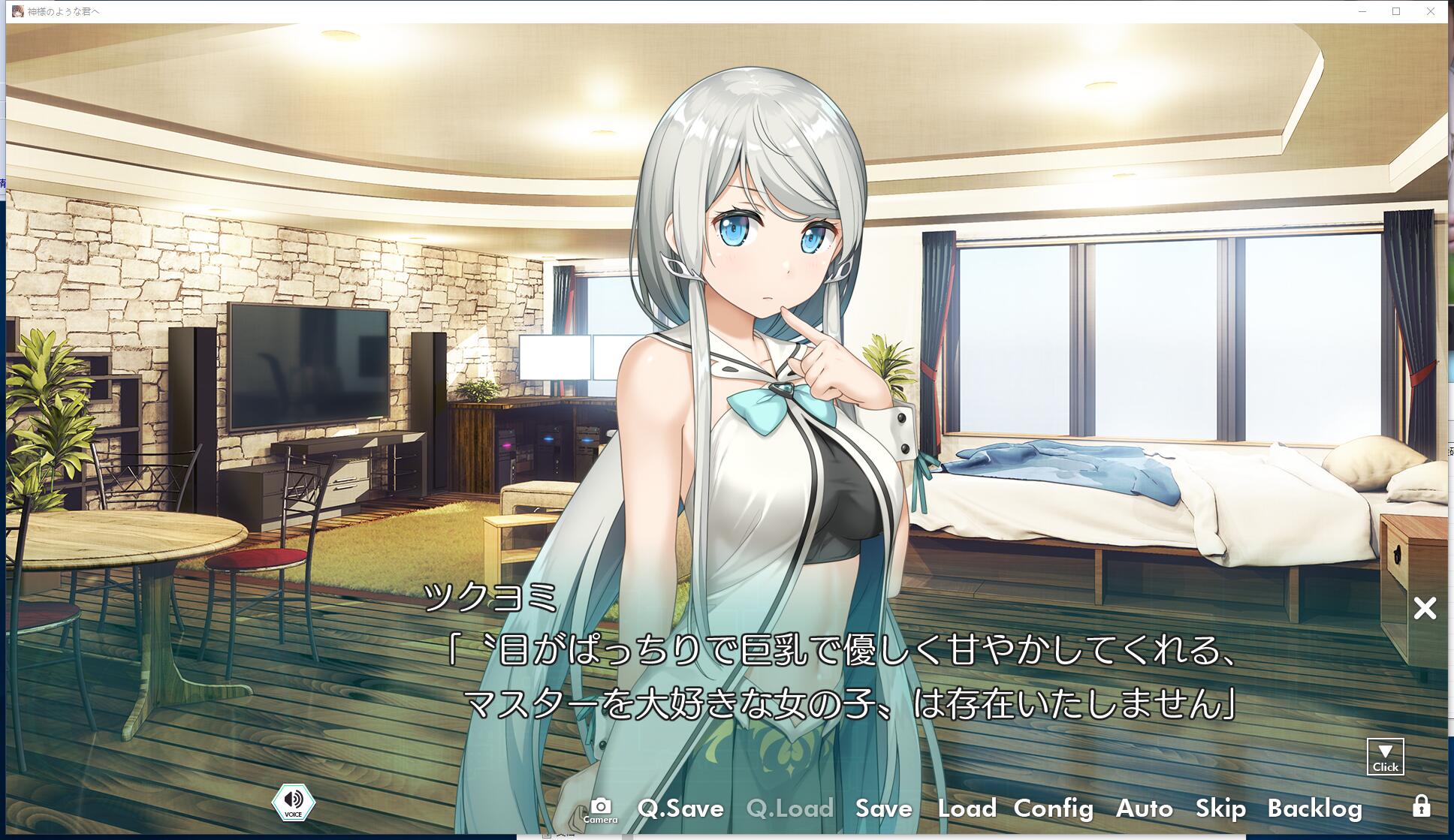
Task: Maximize the game window
Action: coord(1396,11)
